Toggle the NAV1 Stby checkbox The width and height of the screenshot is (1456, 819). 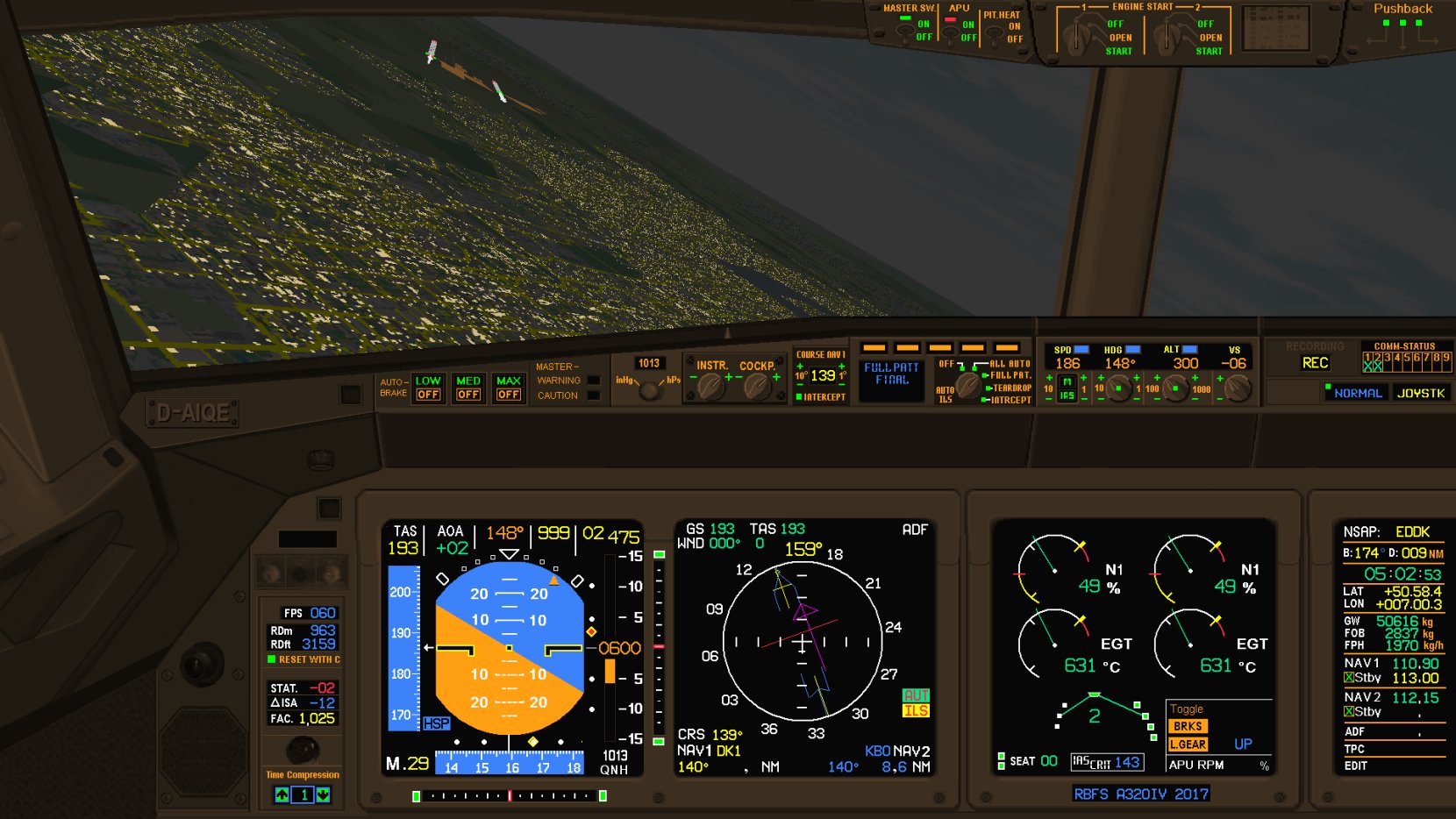tap(1349, 678)
